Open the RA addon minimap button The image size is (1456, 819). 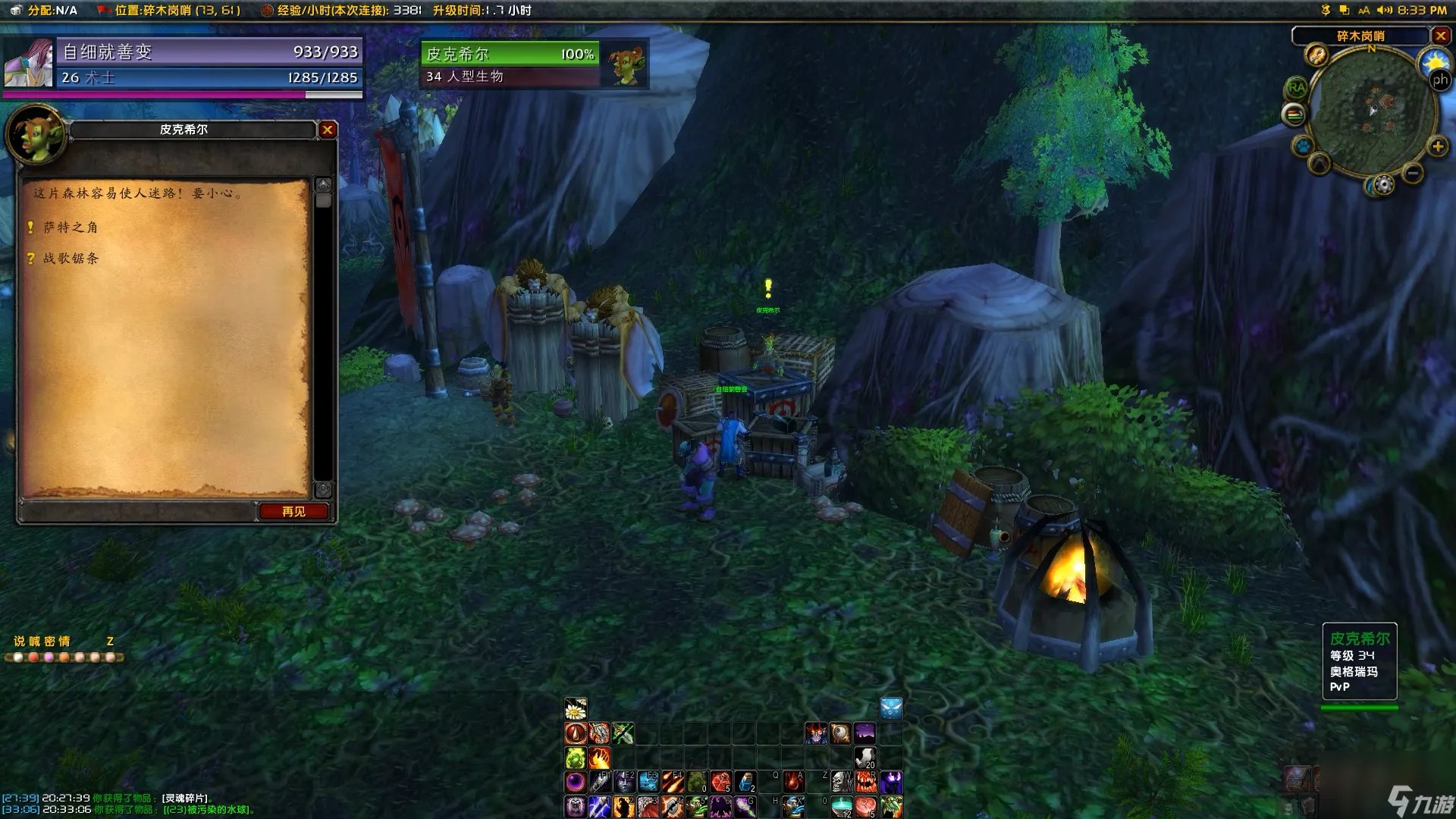(x=1296, y=89)
